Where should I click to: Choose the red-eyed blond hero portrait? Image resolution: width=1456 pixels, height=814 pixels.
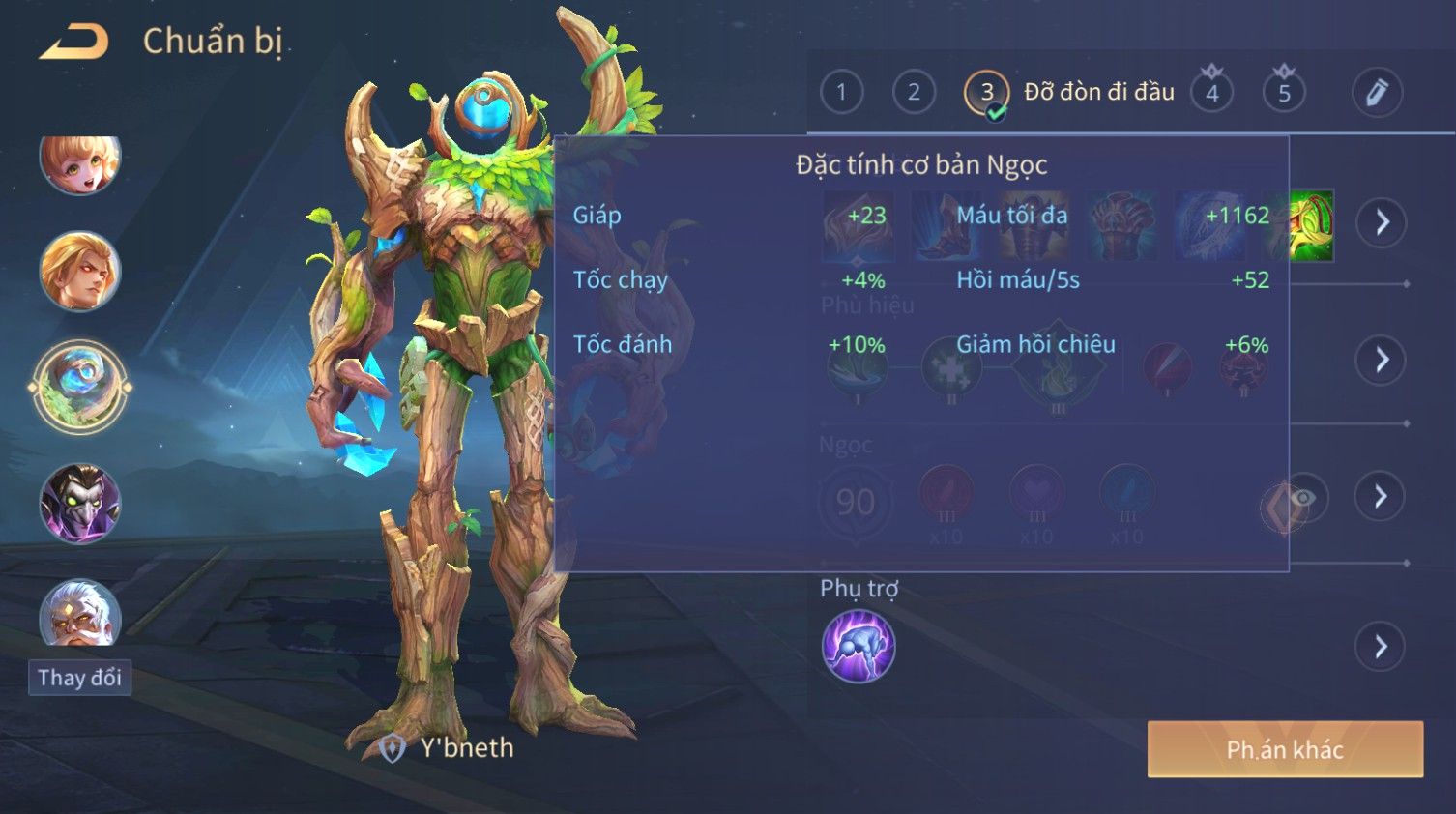pyautogui.click(x=79, y=272)
